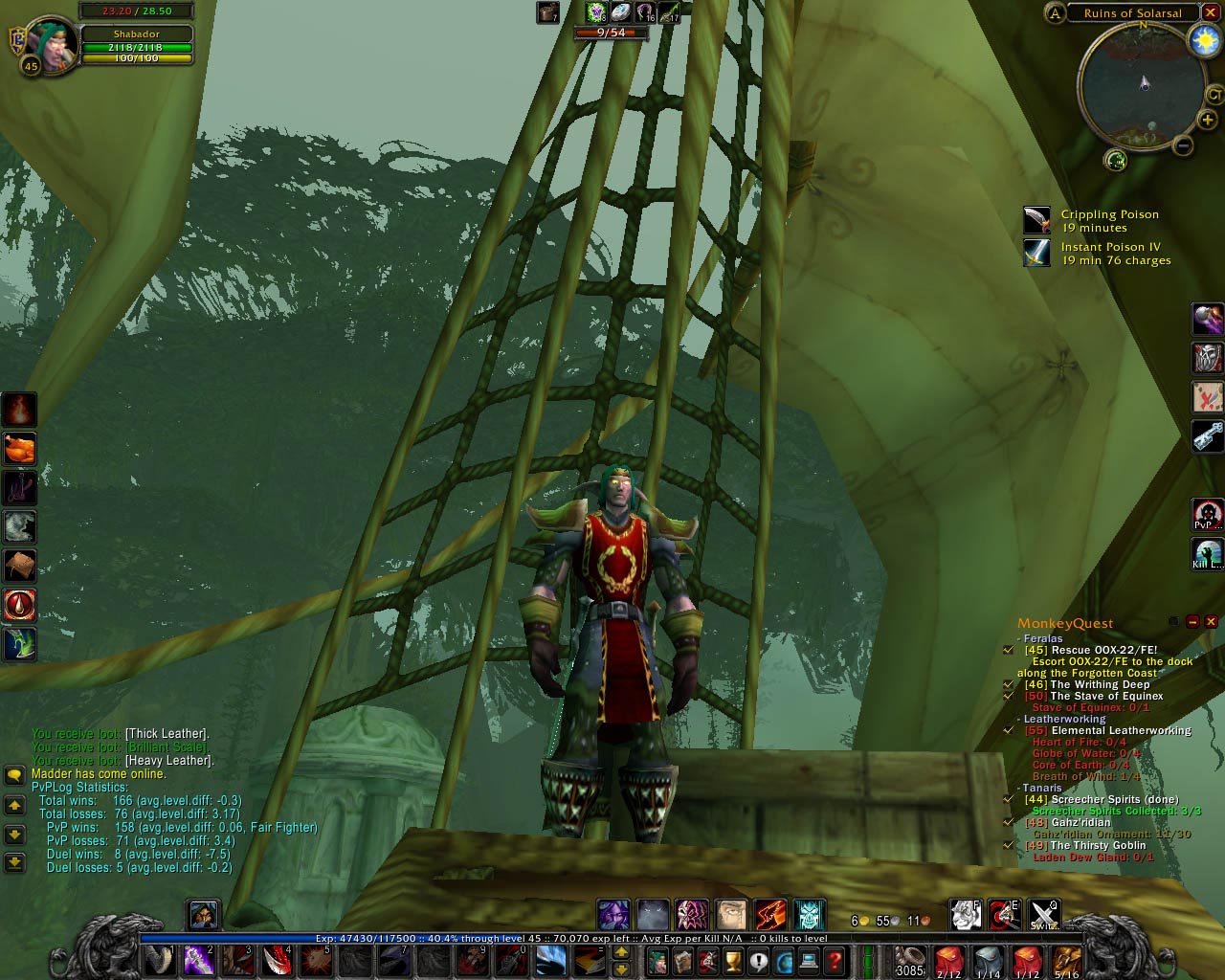Viewport: 1225px width, 980px height.
Task: Minimize the MonkeyQuest panel
Action: [x=1192, y=622]
